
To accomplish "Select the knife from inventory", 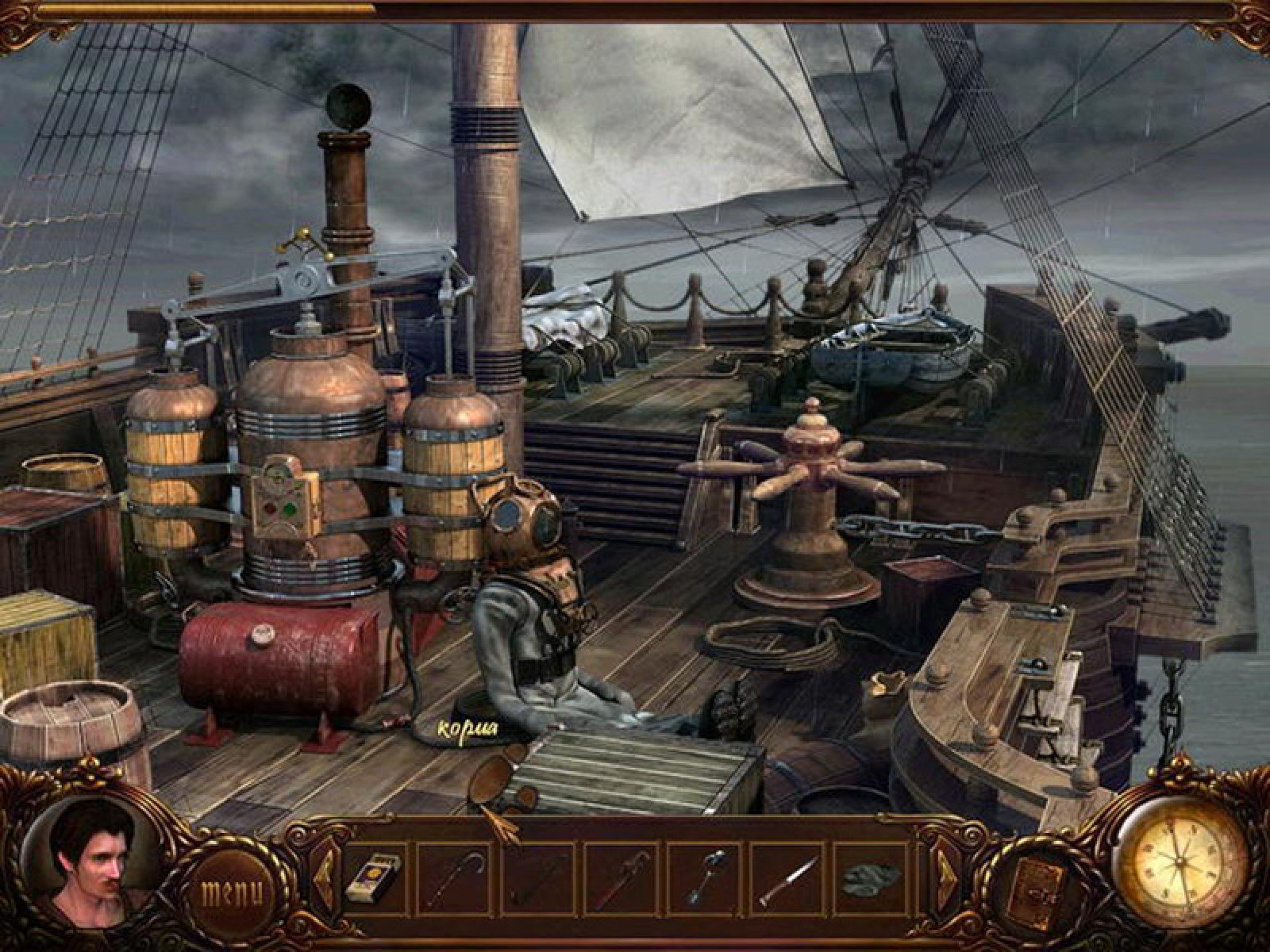I will point(787,879).
